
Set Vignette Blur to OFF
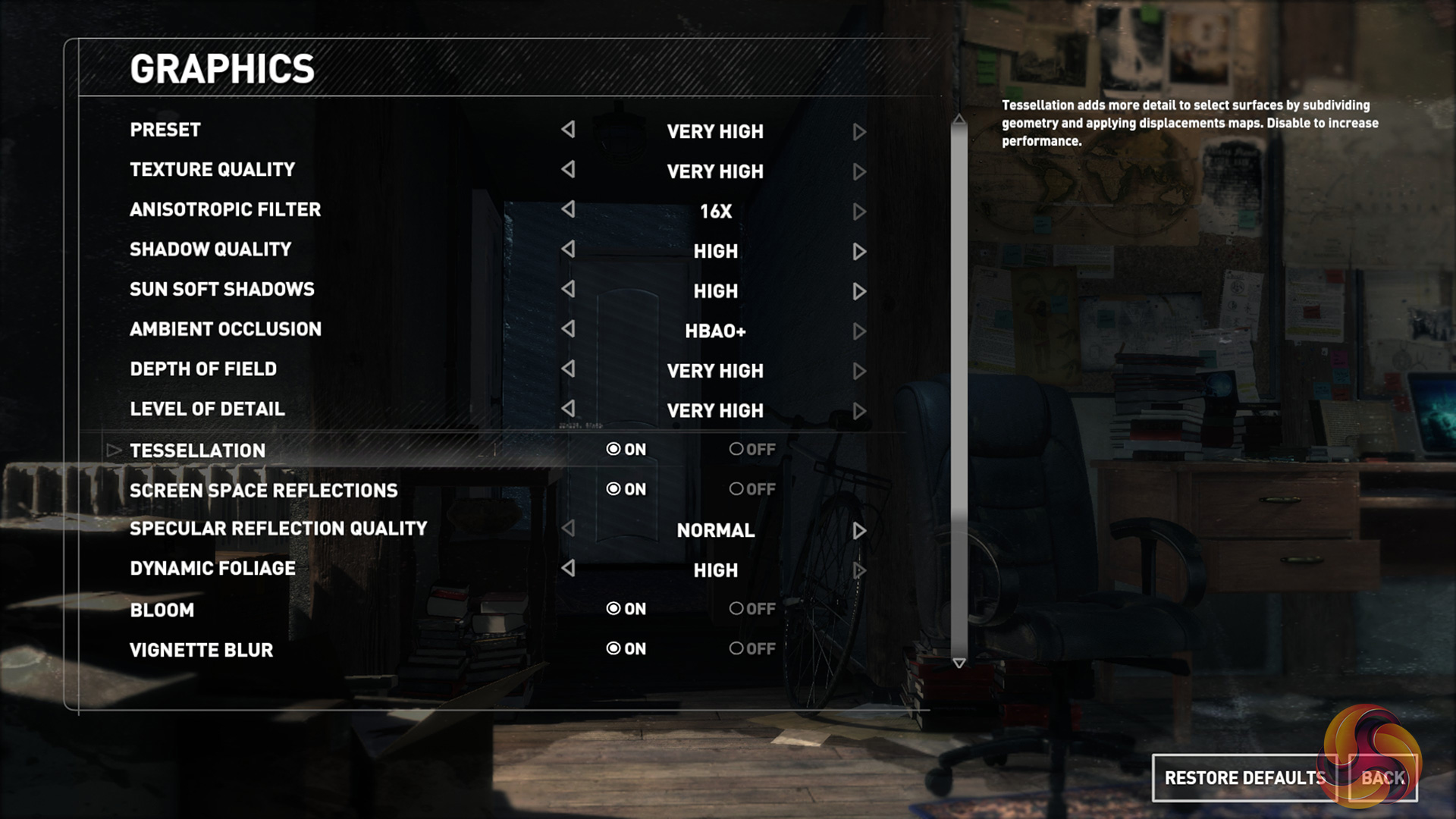tap(752, 649)
